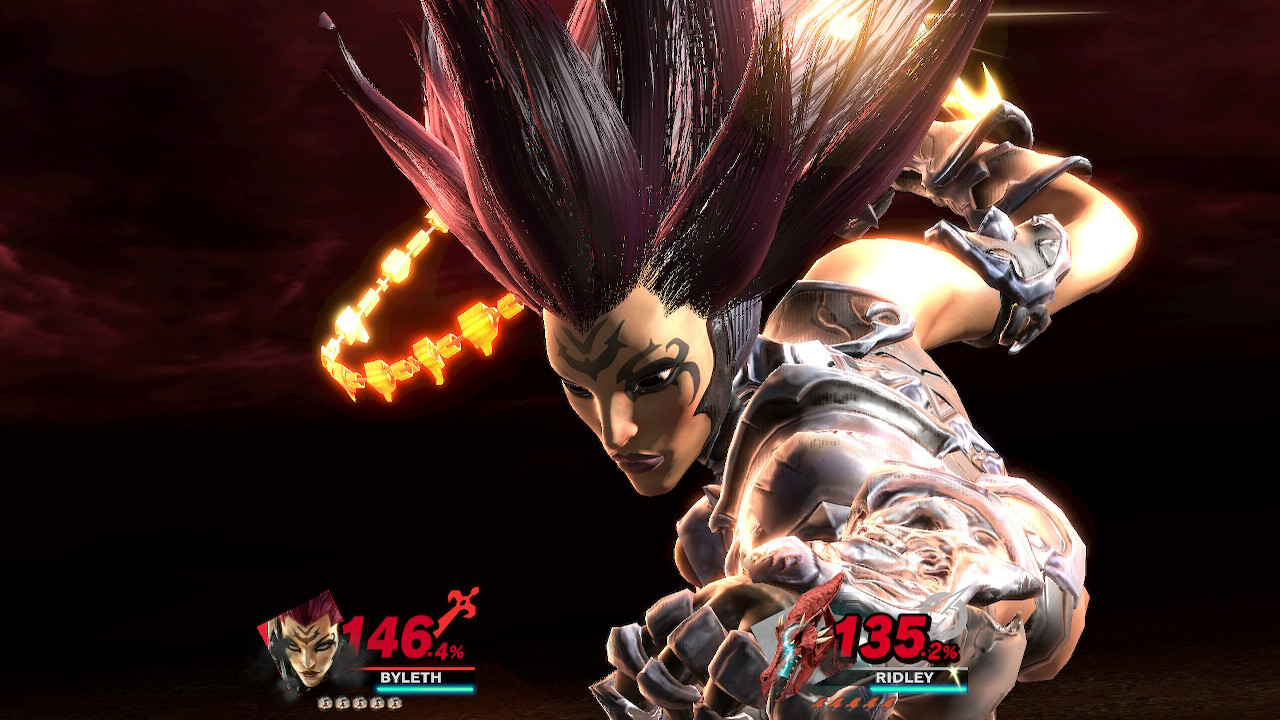Select the first Ridley stock icon
Screen dimensions: 1280x720
[x=820, y=704]
